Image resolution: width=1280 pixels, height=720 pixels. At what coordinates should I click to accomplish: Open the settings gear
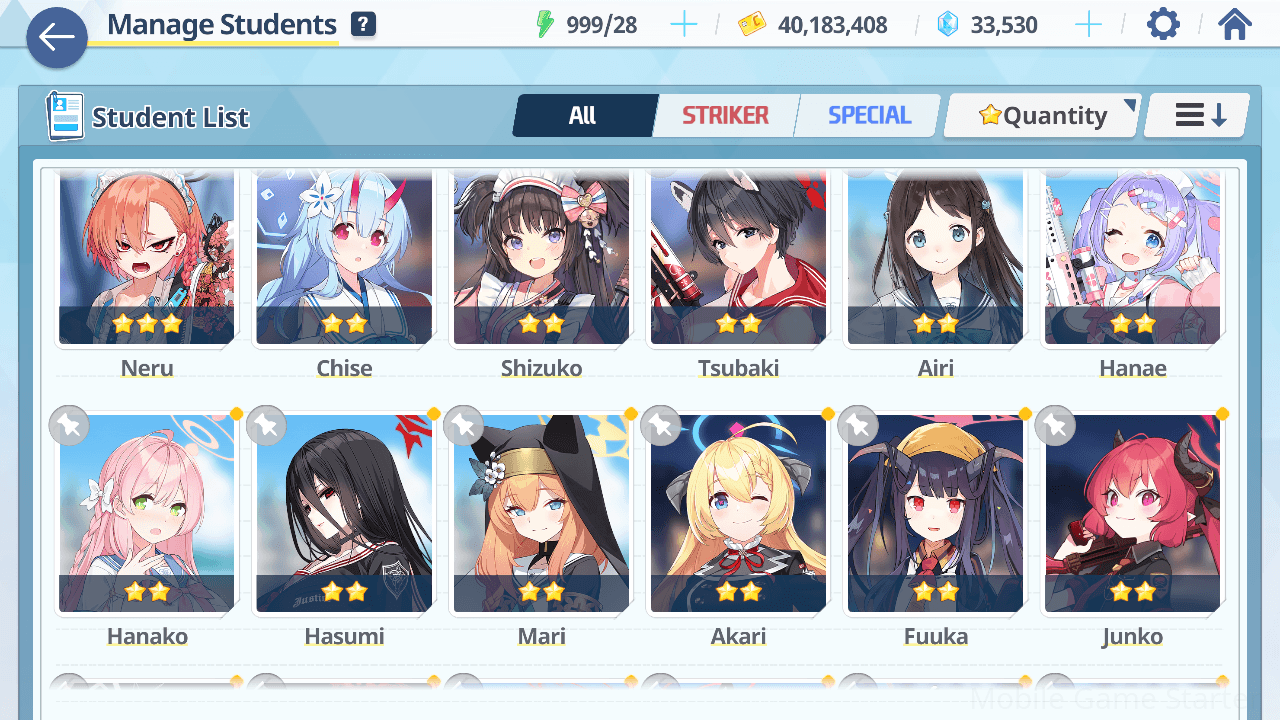tap(1163, 24)
